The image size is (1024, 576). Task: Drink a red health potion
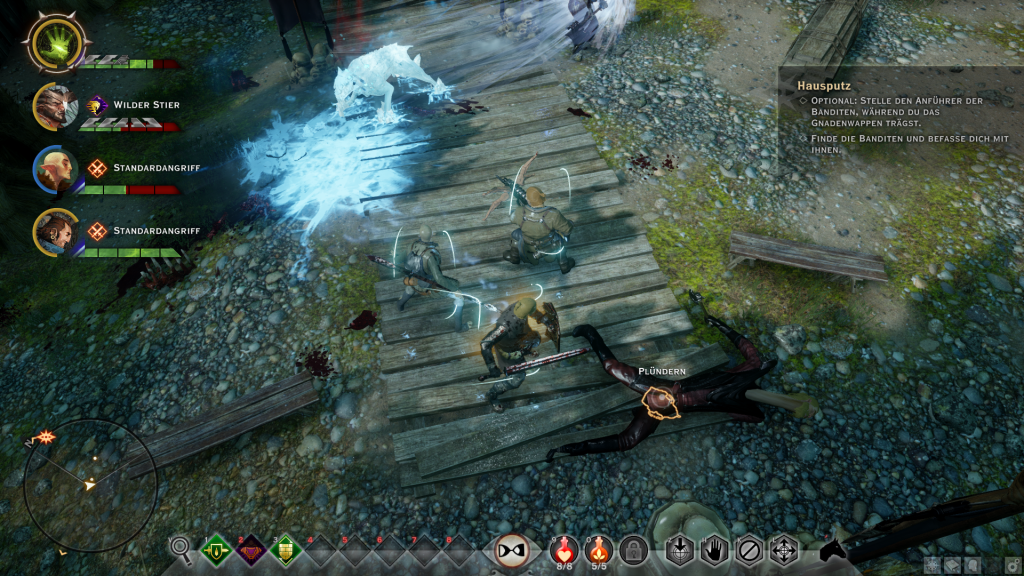565,547
